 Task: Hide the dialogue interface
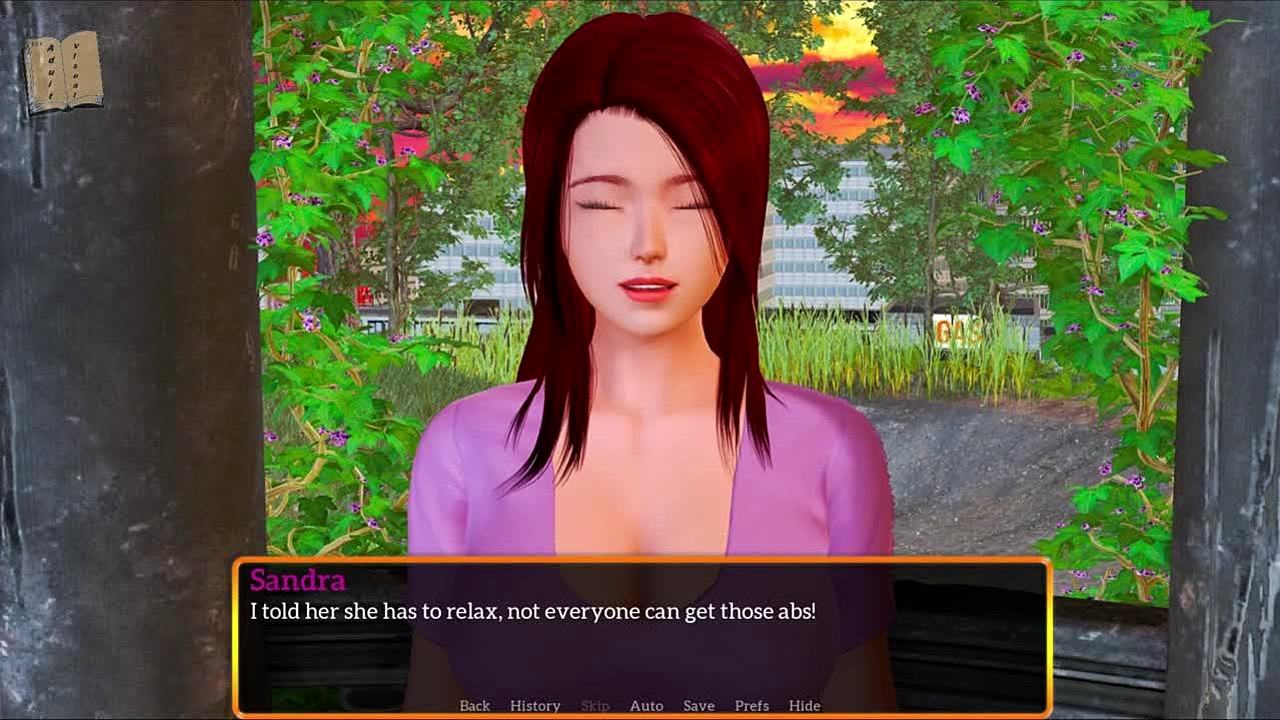point(804,705)
